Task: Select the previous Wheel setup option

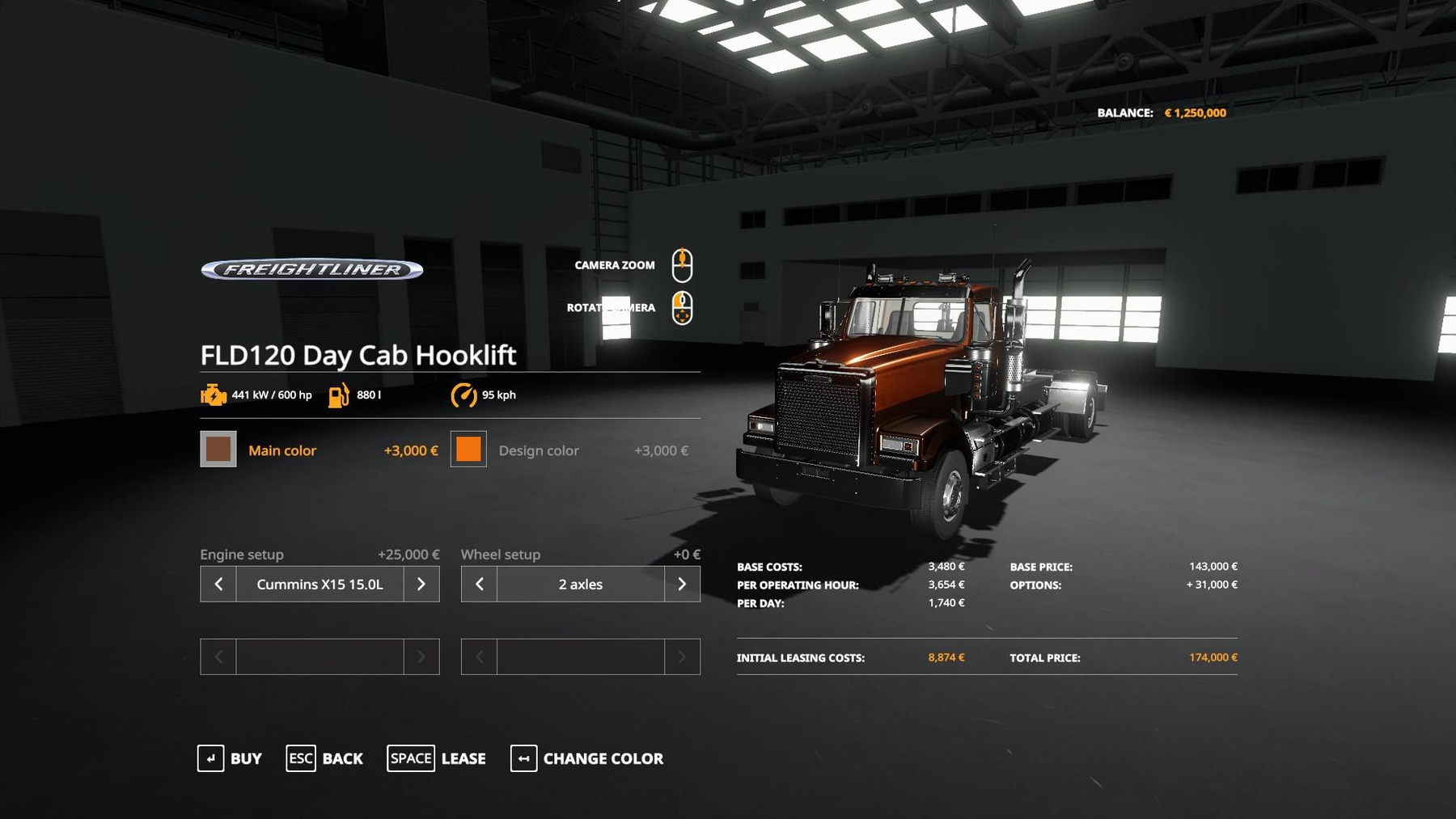Action: pyautogui.click(x=479, y=584)
